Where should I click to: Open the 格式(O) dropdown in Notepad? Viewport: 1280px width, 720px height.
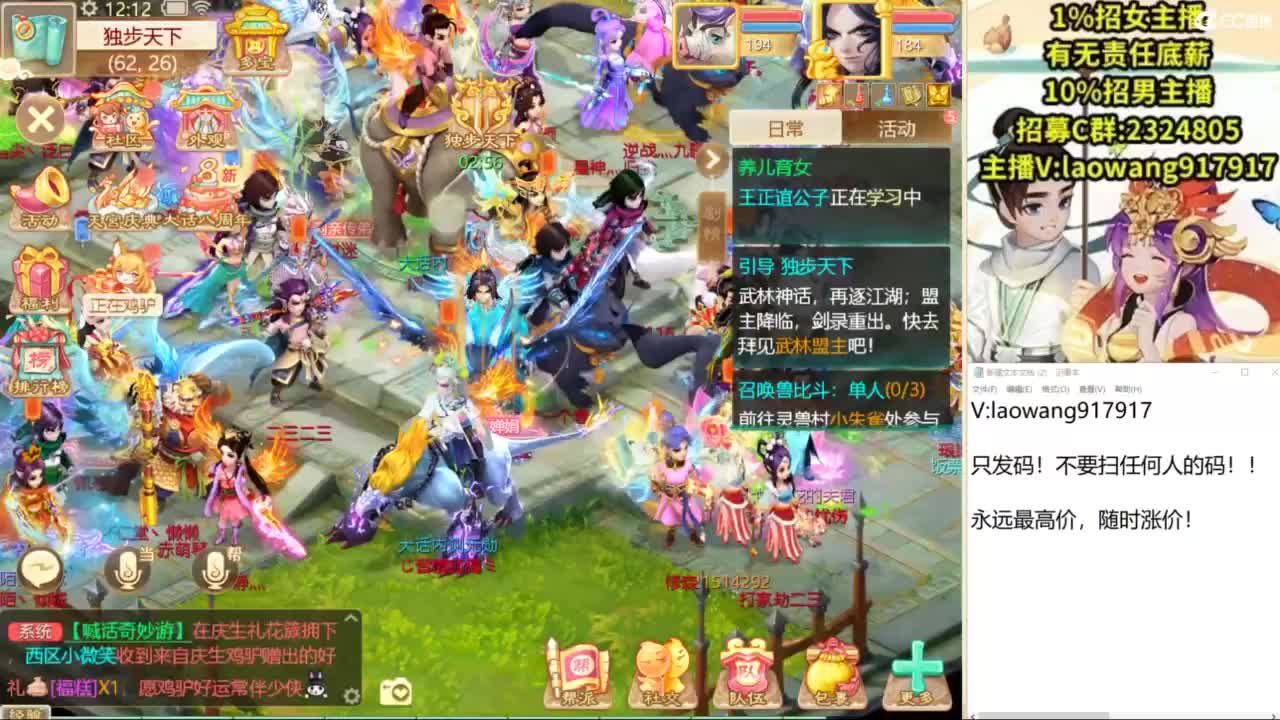coord(1054,388)
